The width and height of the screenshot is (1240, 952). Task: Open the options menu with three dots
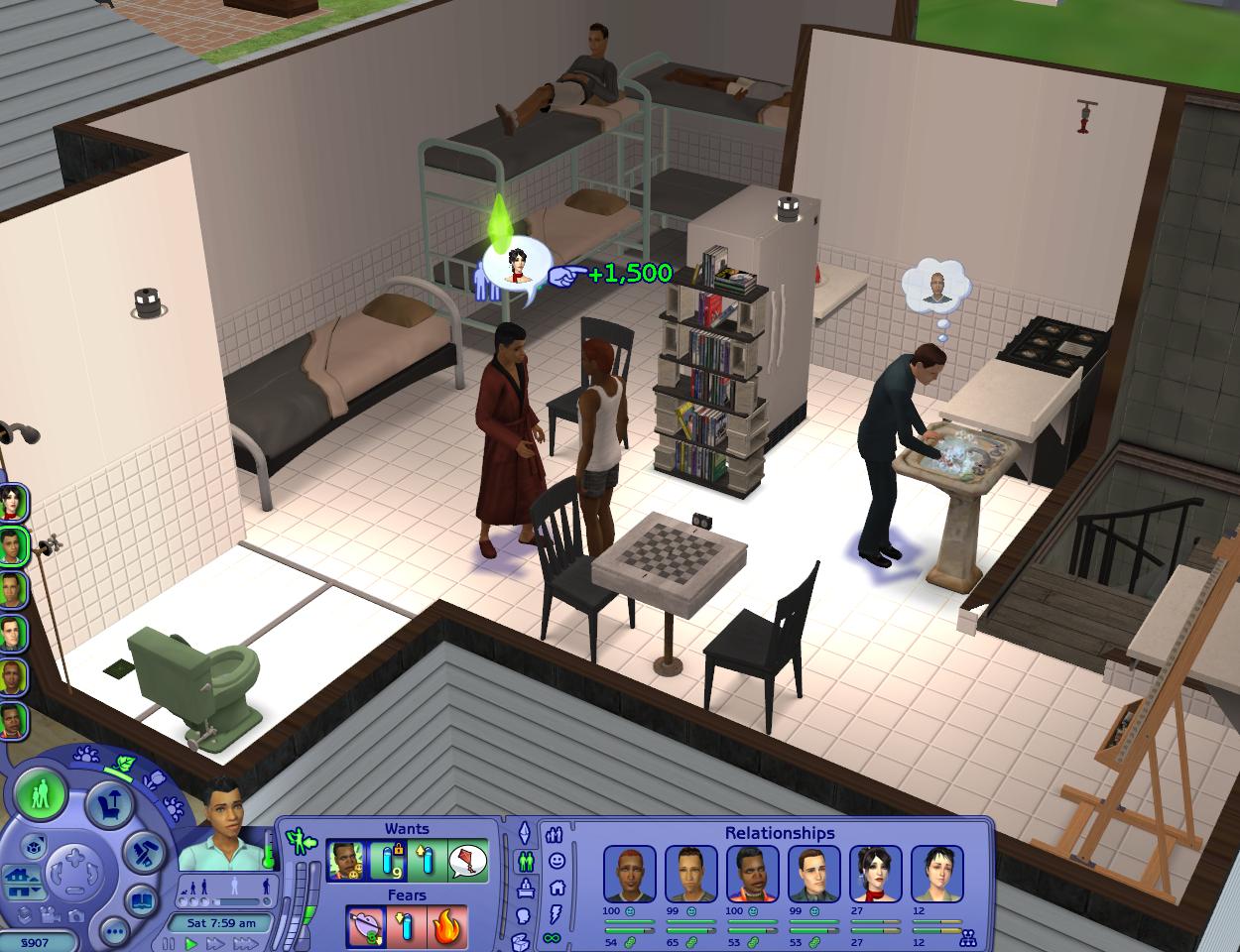[x=115, y=931]
